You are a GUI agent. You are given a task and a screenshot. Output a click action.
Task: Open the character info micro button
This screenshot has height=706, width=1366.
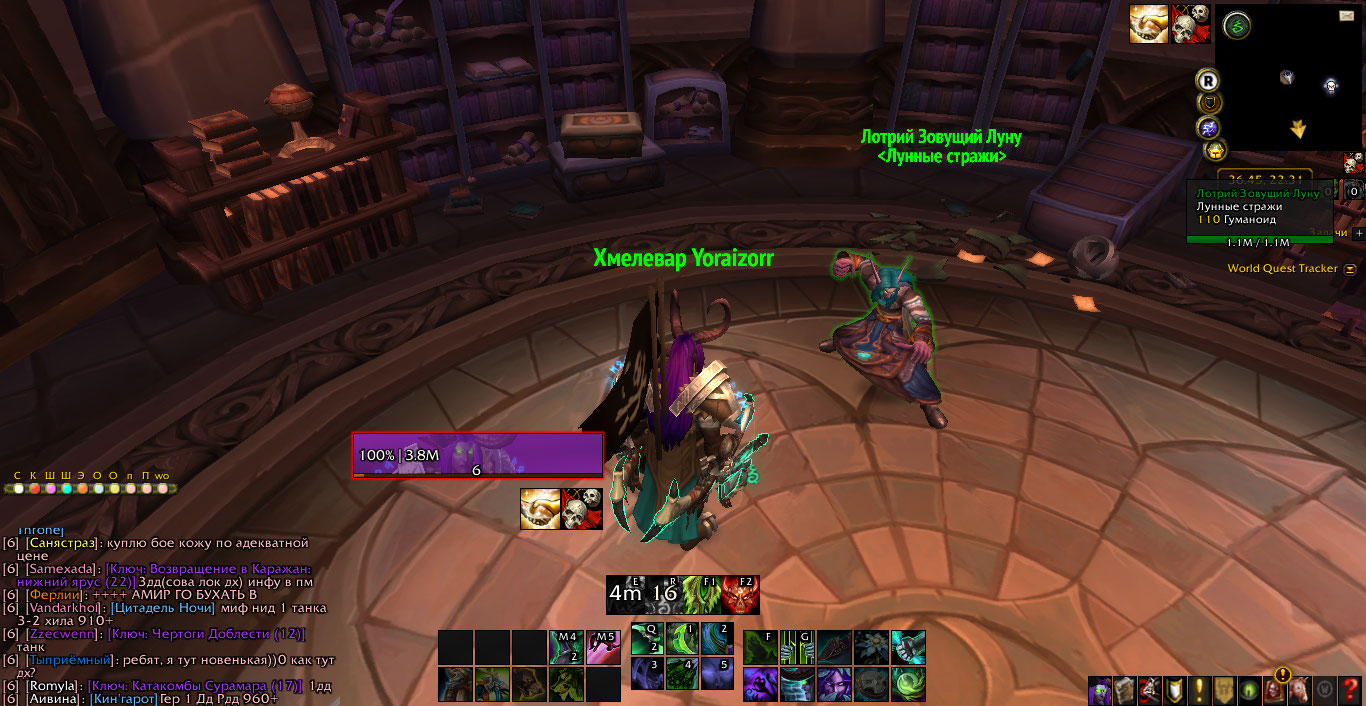[1100, 690]
